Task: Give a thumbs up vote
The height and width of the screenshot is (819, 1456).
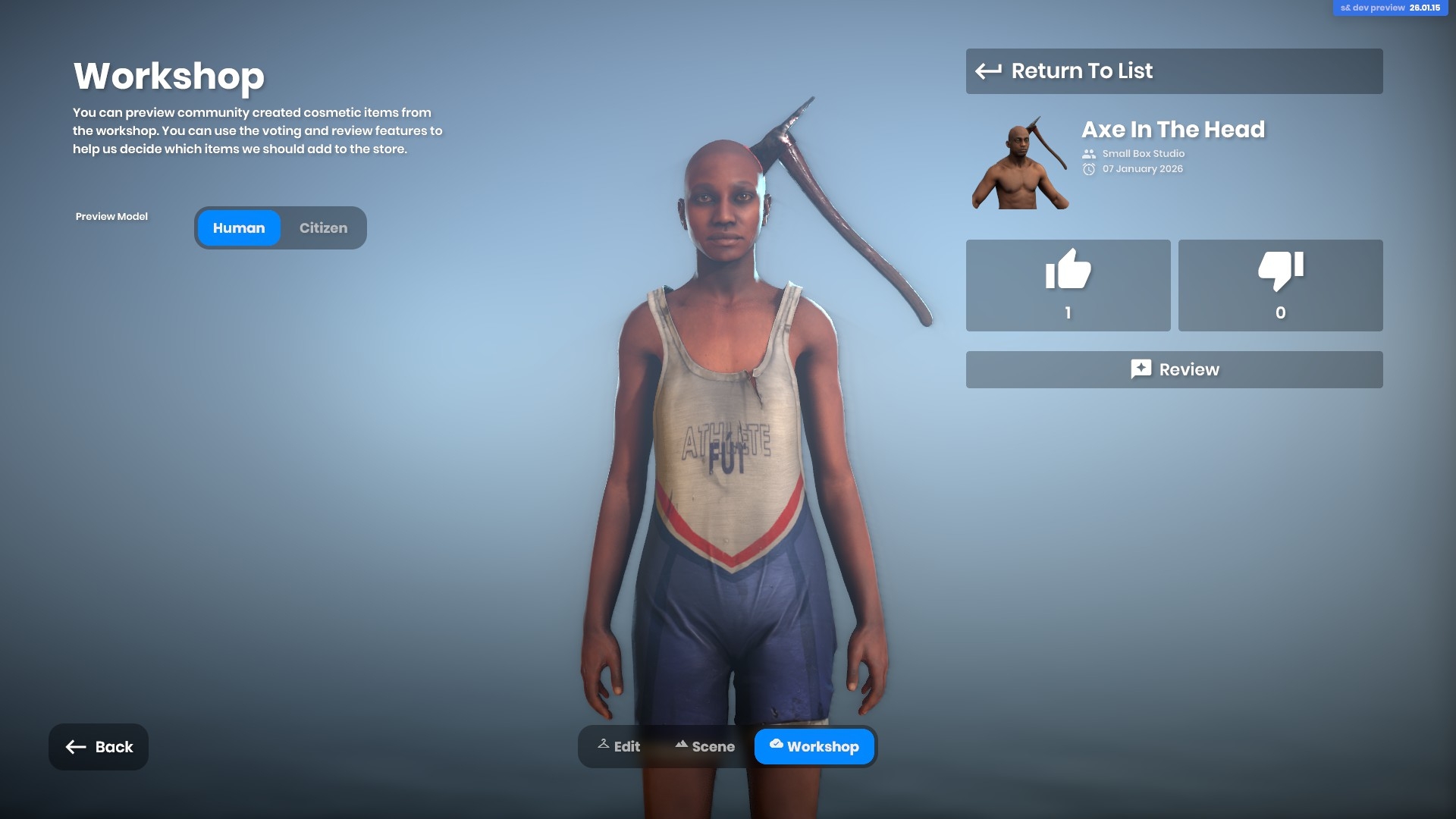Action: [1068, 285]
